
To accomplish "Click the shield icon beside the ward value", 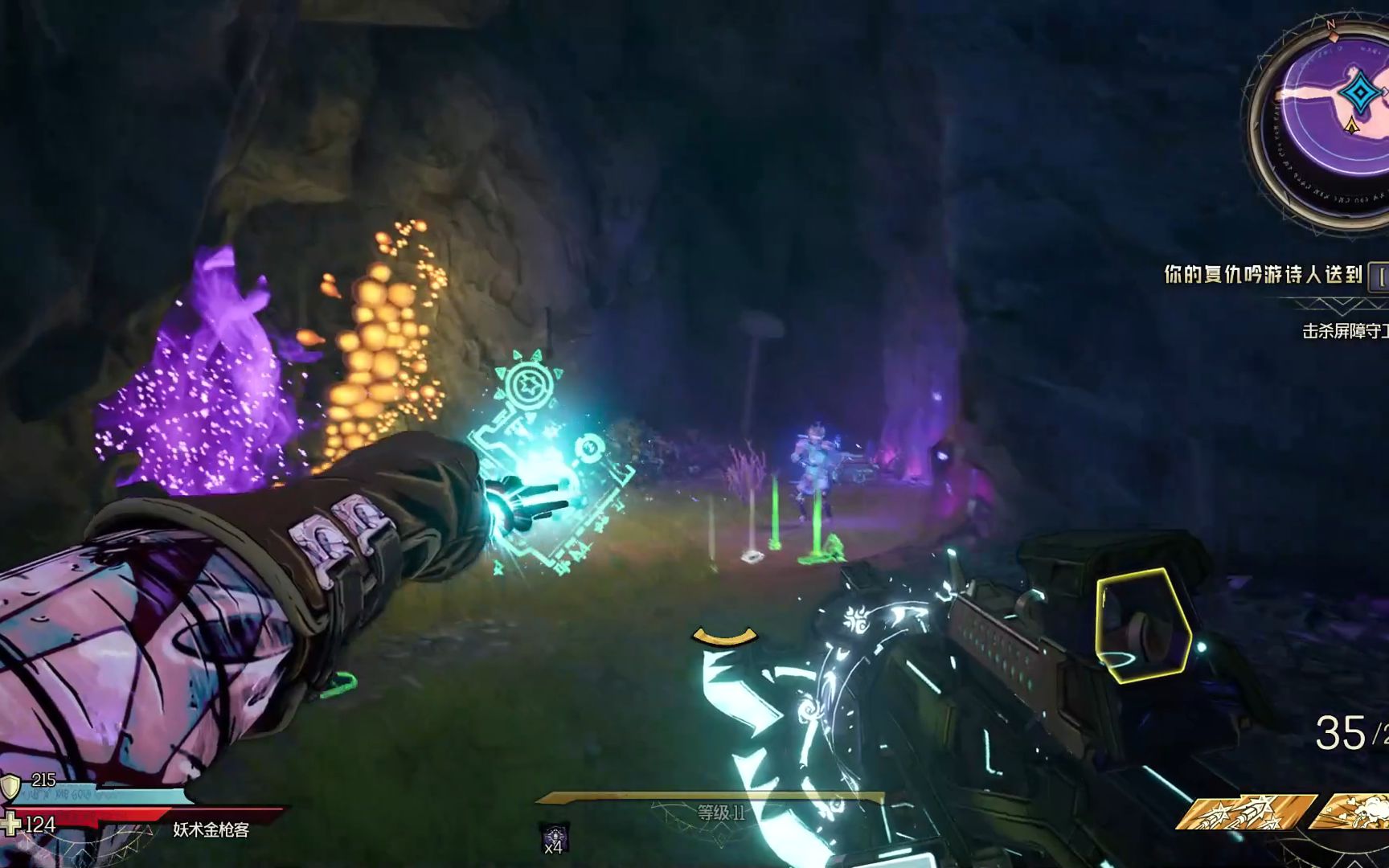I will (x=10, y=785).
